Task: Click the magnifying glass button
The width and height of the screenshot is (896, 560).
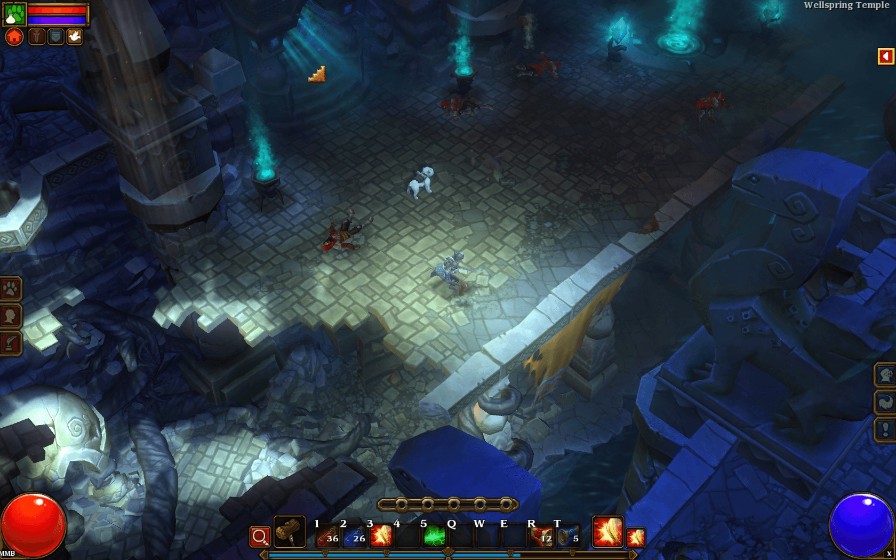Action: coord(260,537)
